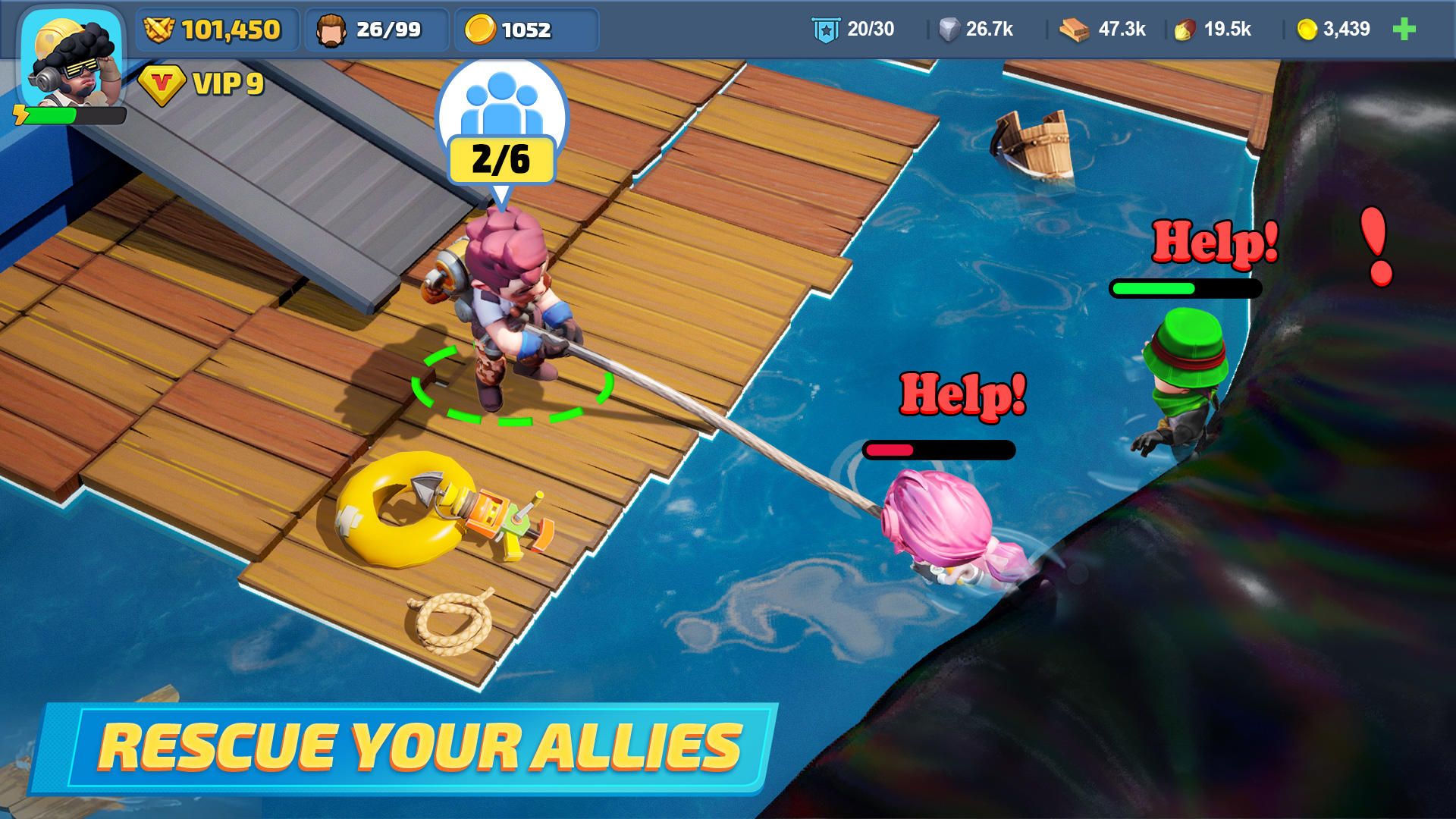This screenshot has width=1456, height=819.
Task: Select the energy bar under the avatar
Action: (x=72, y=114)
